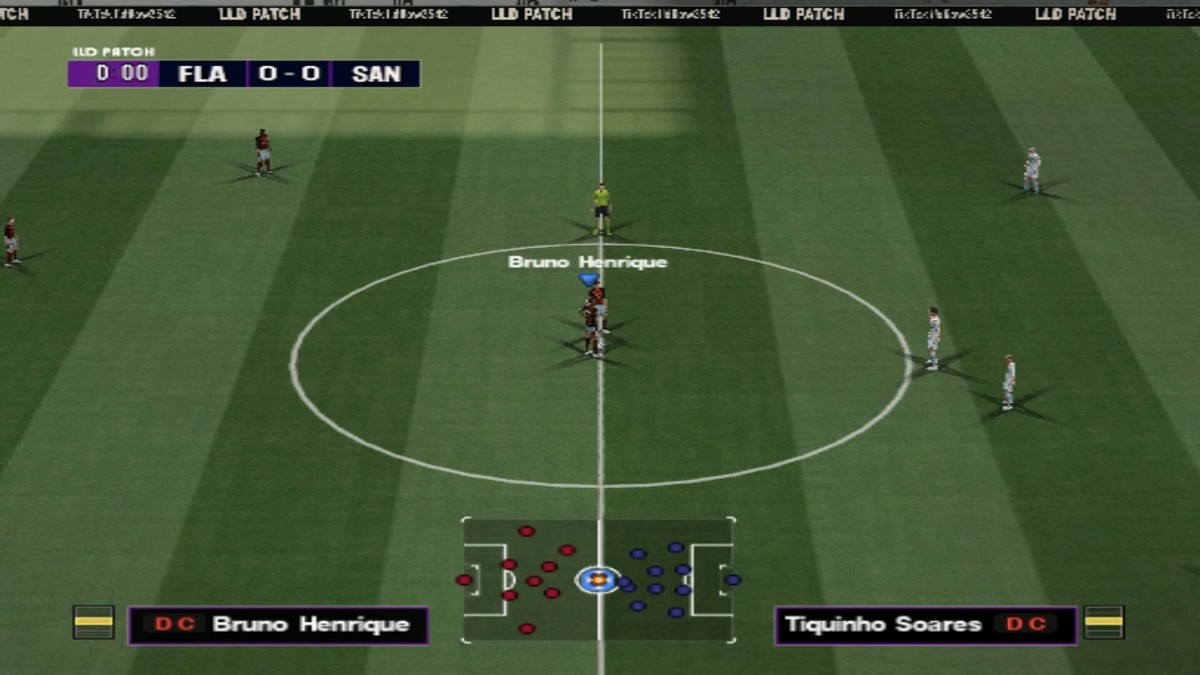Select the Bruno Henrique player name panel
The image size is (1200, 675).
pyautogui.click(x=278, y=625)
